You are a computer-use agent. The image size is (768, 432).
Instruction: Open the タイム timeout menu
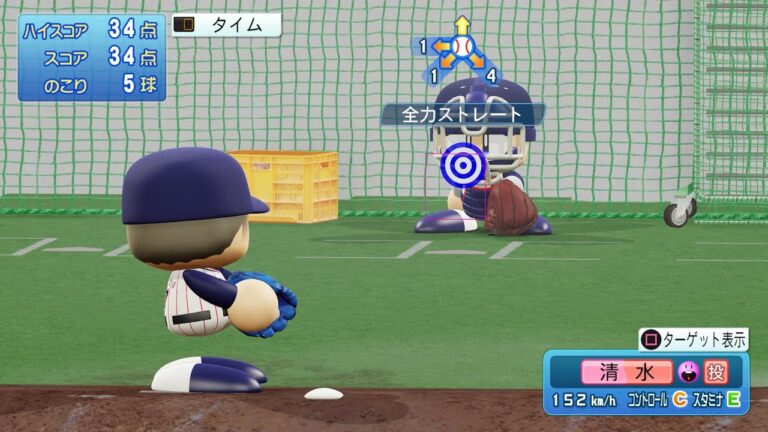click(226, 26)
